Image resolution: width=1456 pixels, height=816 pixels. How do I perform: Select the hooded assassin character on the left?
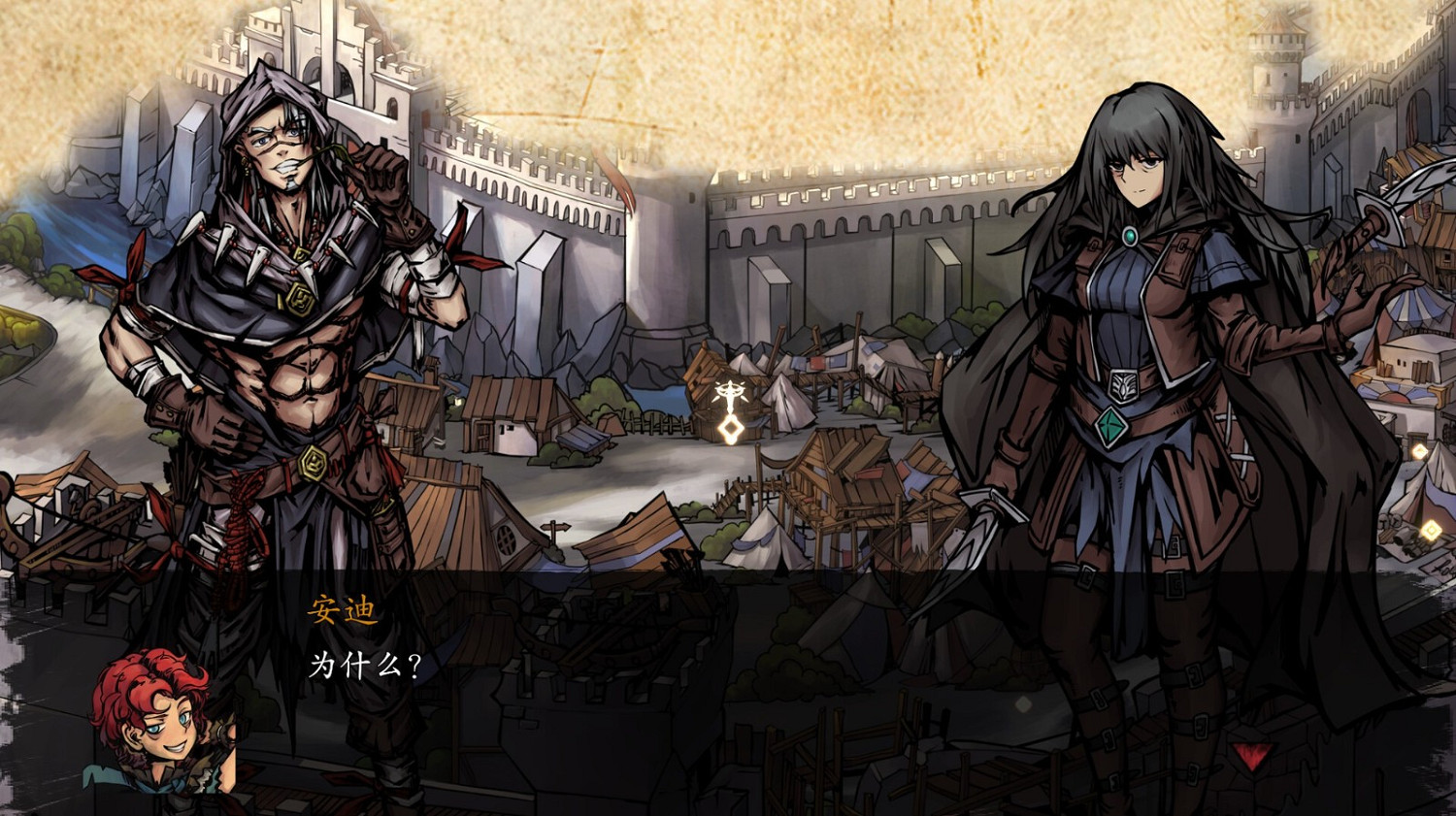coord(281,340)
